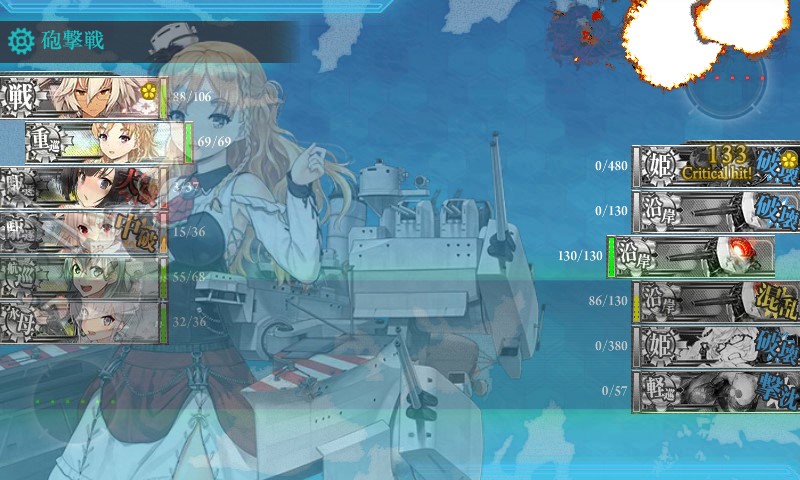Select the sunk enemy light cruiser banner

pyautogui.click(x=717, y=391)
